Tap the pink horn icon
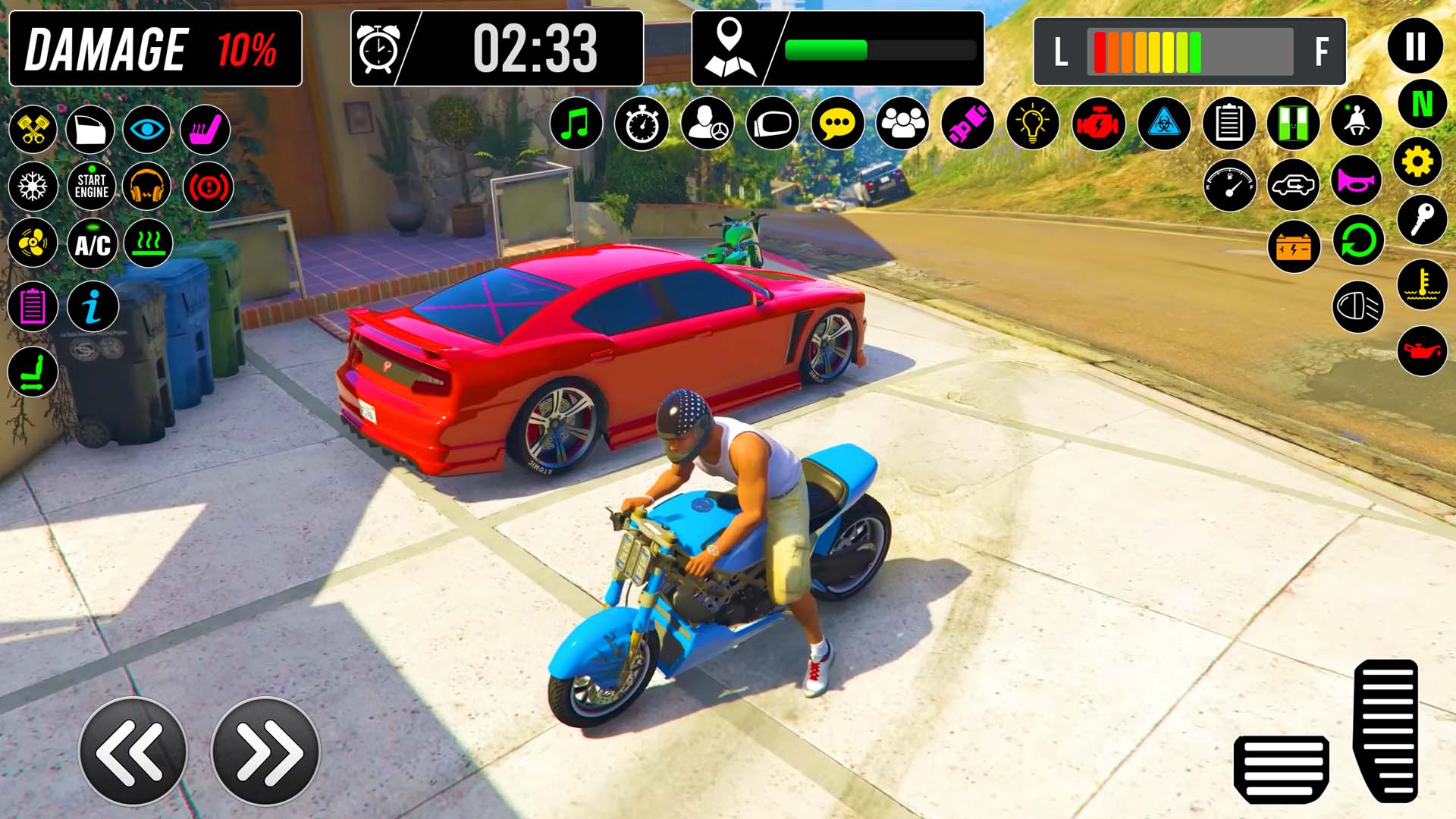1456x819 pixels. coord(1357,184)
